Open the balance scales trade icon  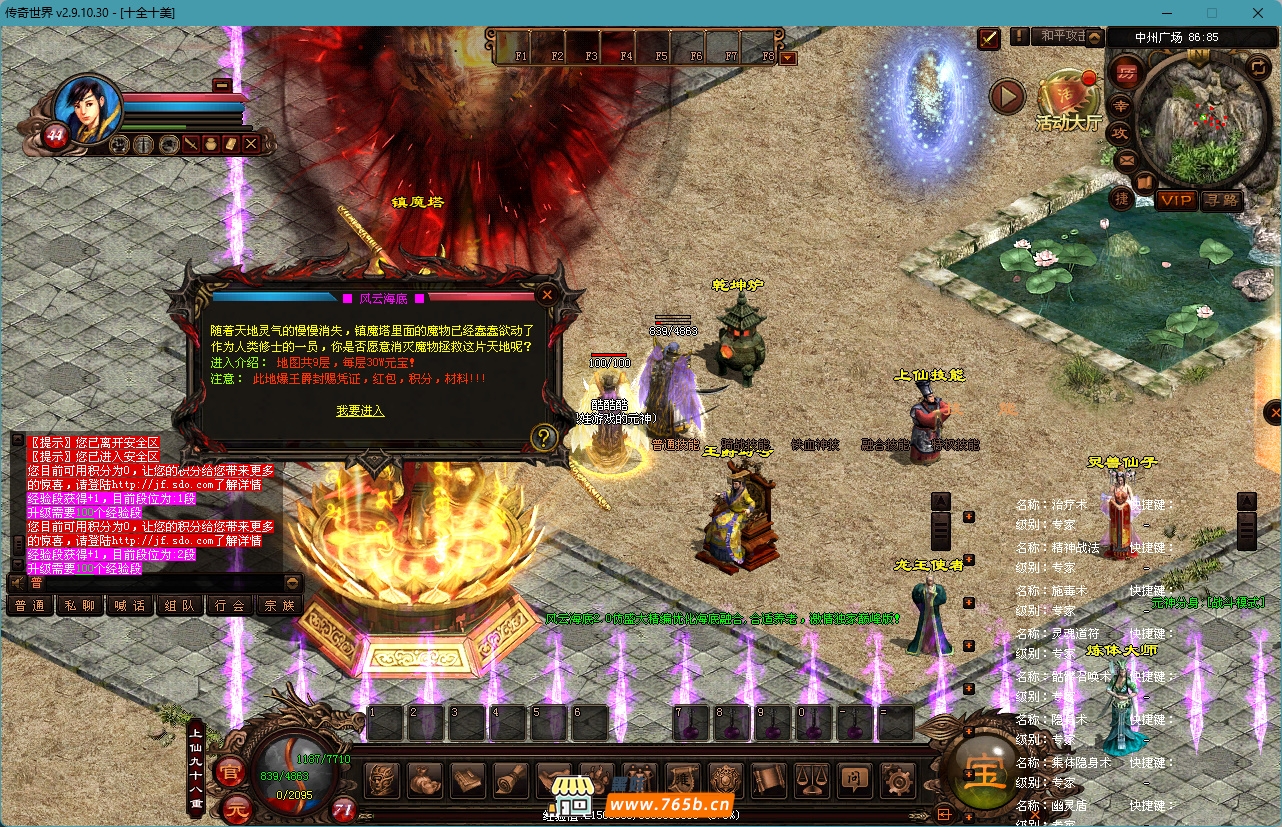(x=811, y=779)
